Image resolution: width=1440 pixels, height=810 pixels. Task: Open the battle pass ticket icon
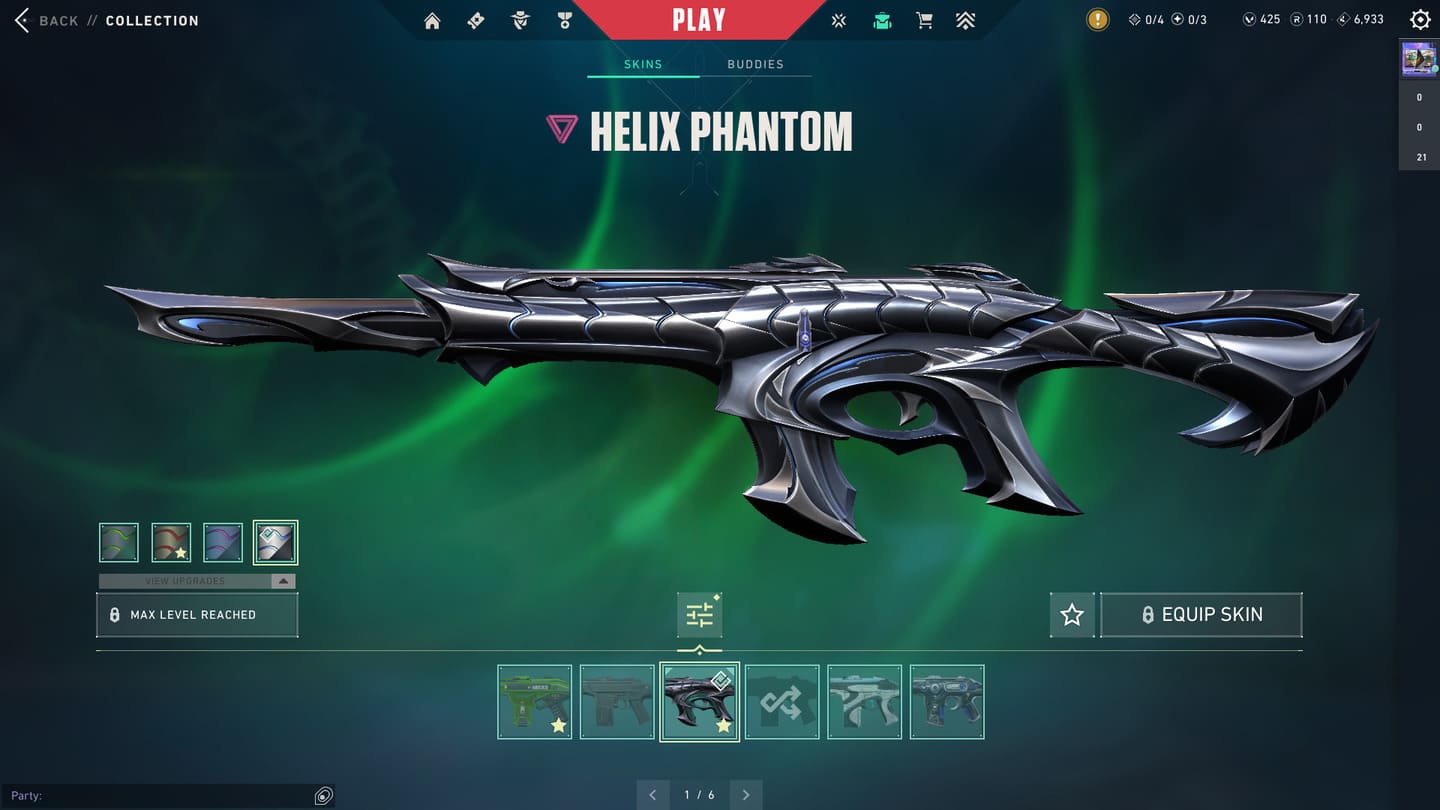(476, 21)
